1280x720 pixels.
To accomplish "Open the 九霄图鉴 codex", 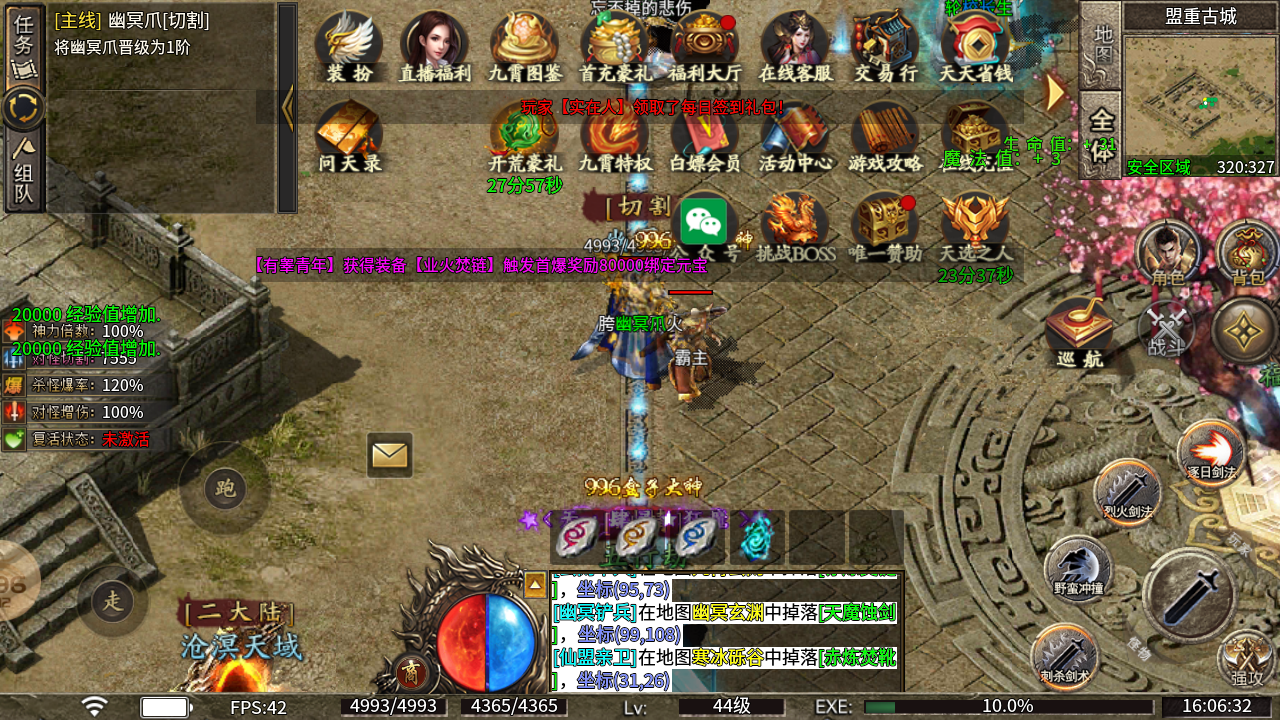I will pyautogui.click(x=525, y=45).
